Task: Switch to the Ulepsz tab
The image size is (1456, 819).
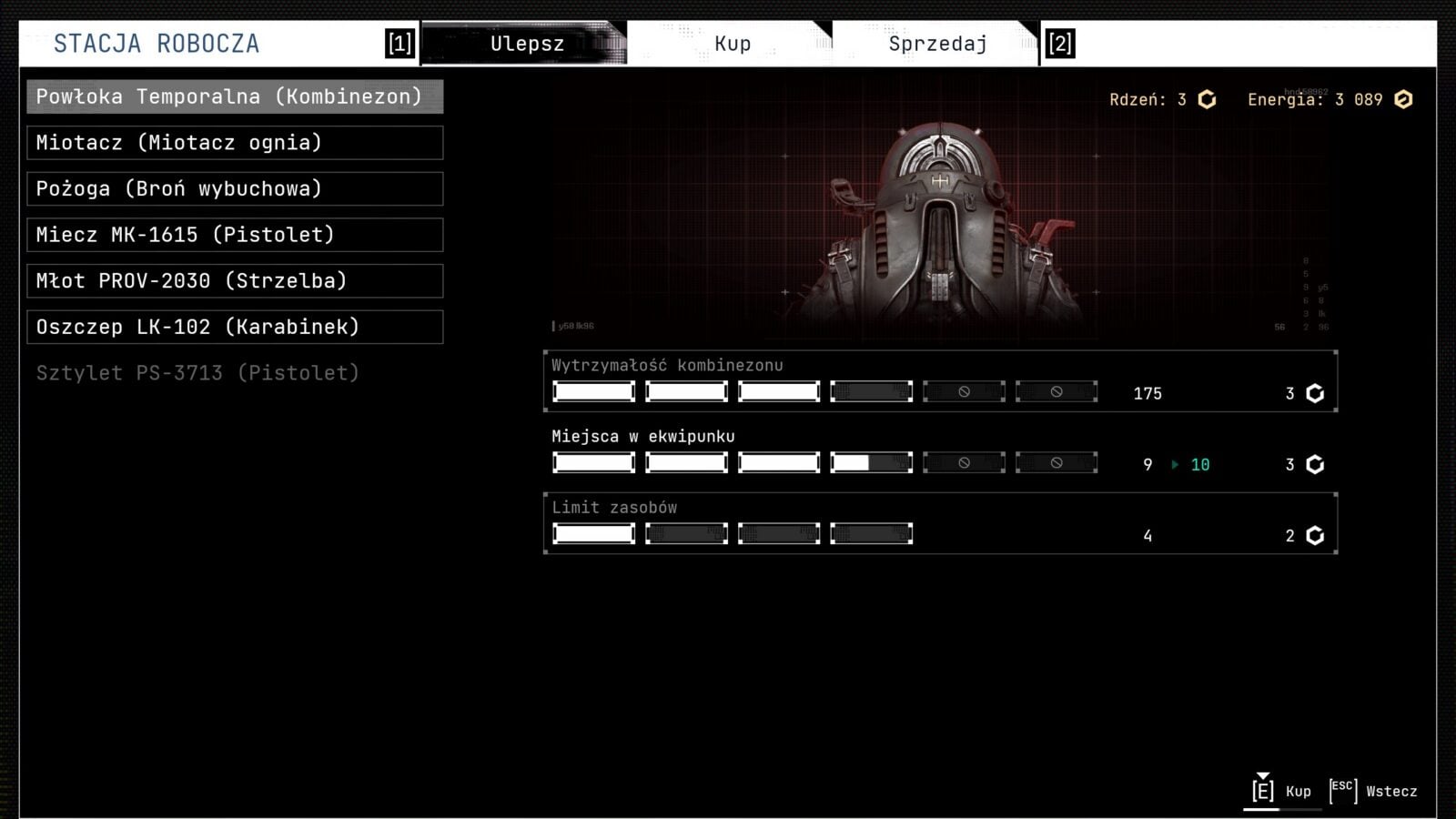Action: pyautogui.click(x=526, y=44)
